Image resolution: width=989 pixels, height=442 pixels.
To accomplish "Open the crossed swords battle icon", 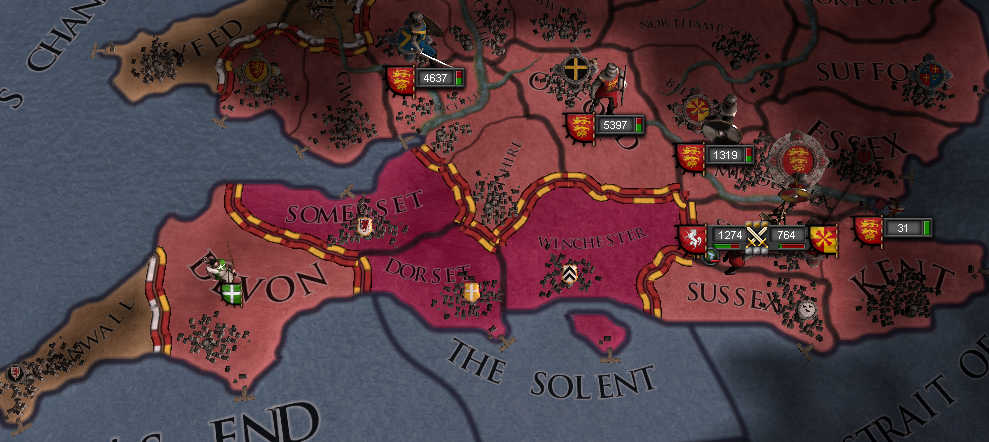I will pyautogui.click(x=757, y=237).
